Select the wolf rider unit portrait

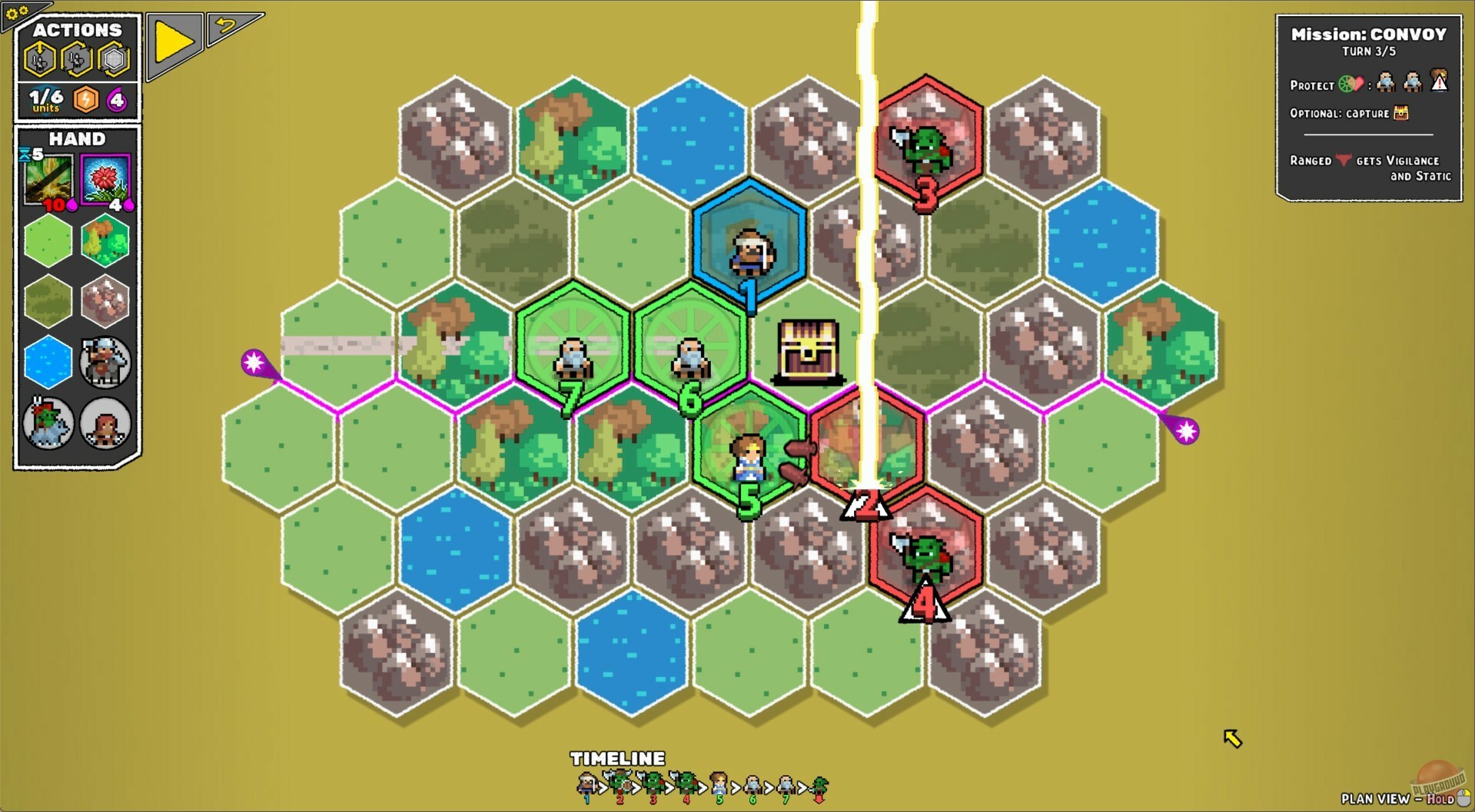tap(48, 423)
